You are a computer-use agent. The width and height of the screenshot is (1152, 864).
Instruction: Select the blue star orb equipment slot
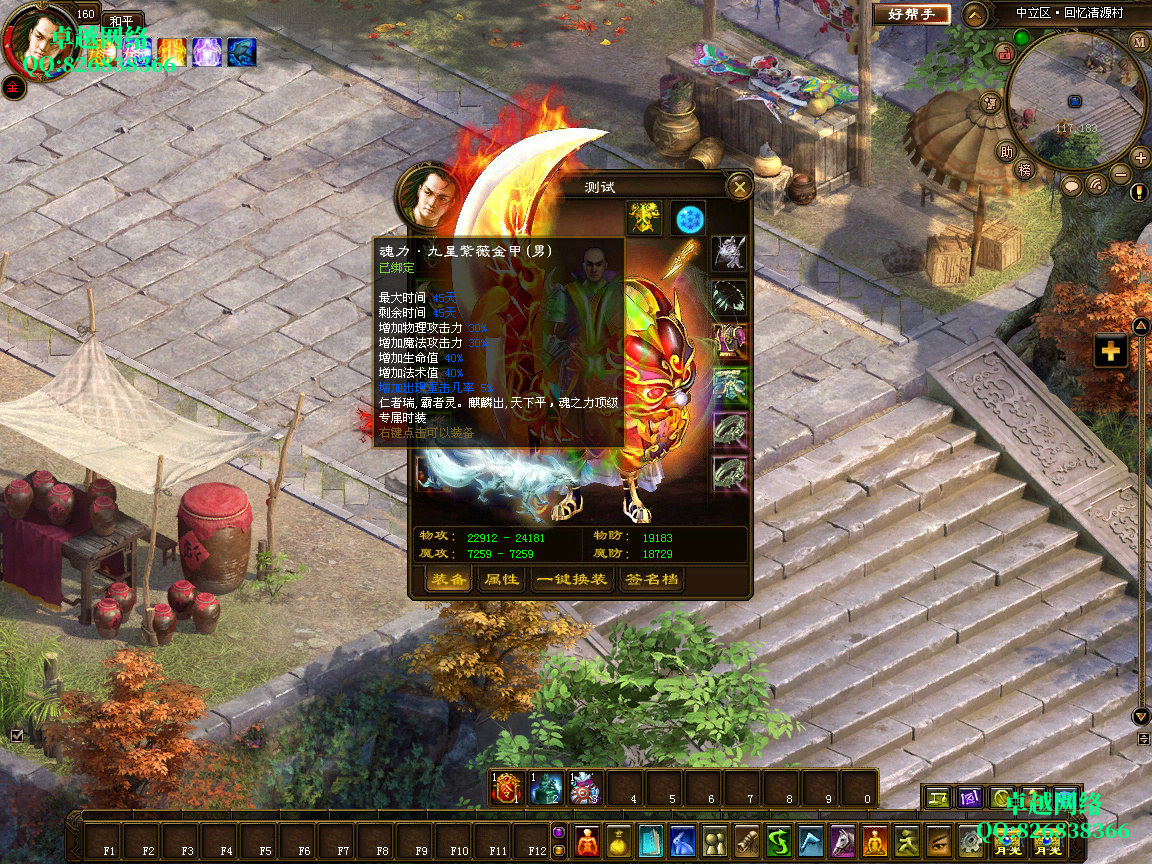688,217
